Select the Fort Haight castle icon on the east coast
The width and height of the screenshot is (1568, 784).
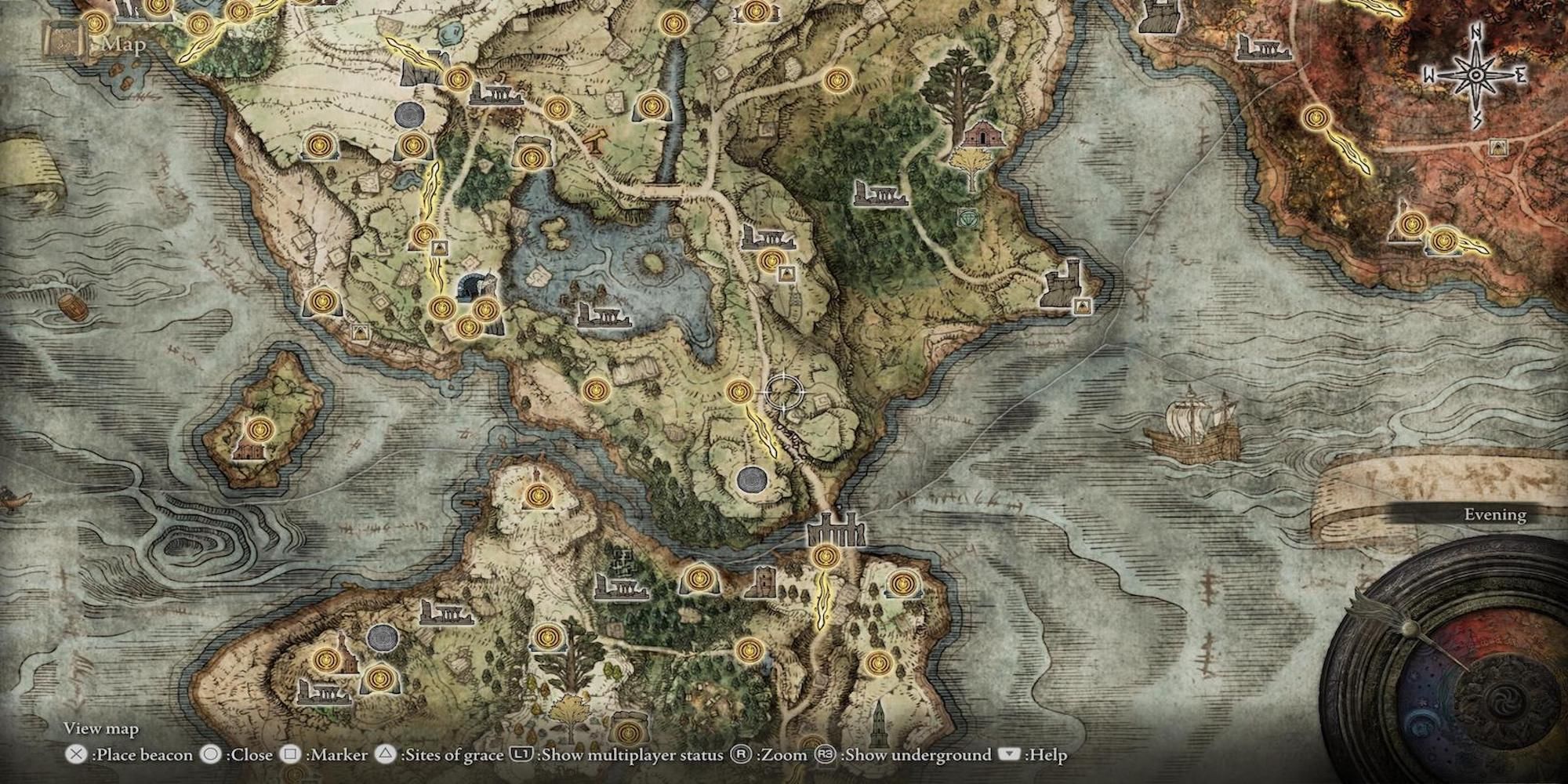(x=1065, y=283)
